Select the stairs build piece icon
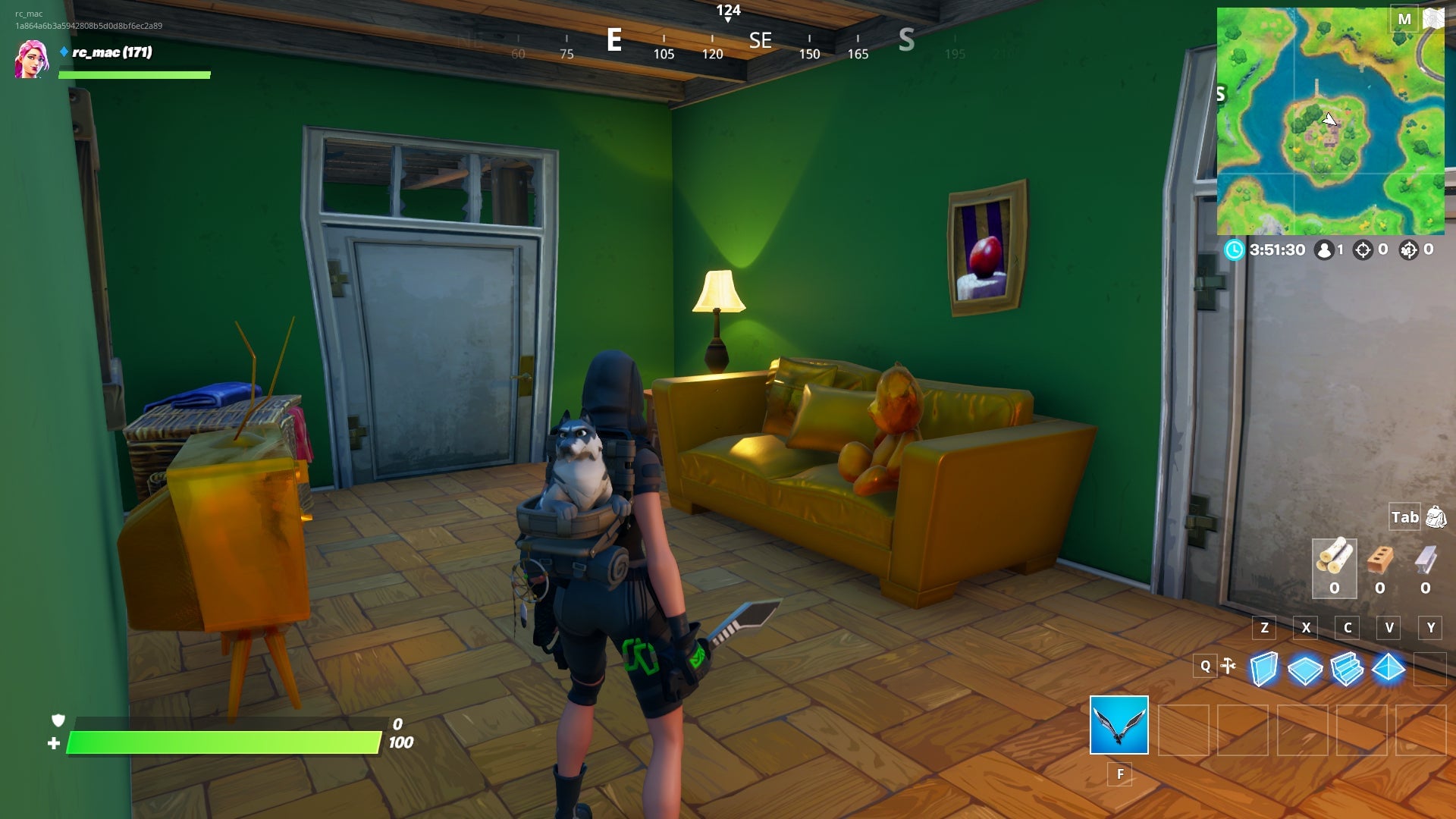The image size is (1456, 819). (1348, 669)
